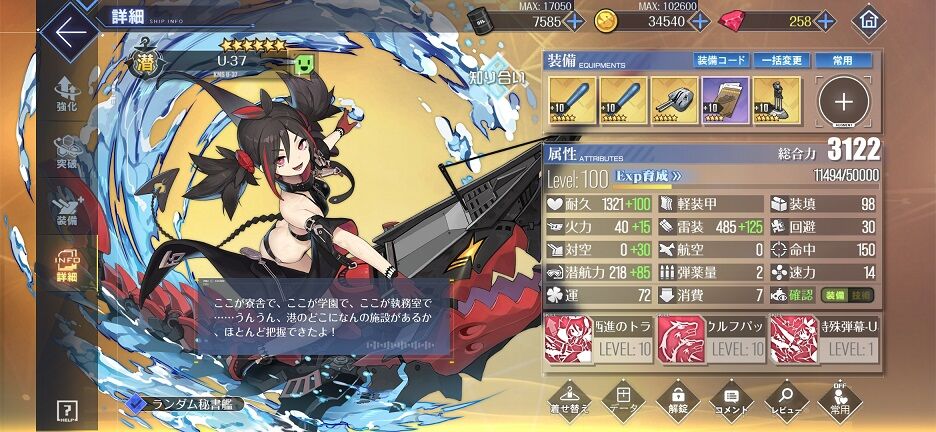Viewport: 936px width, 432px height.
Task: Add more gold coins with the plus button
Action: click(x=699, y=21)
